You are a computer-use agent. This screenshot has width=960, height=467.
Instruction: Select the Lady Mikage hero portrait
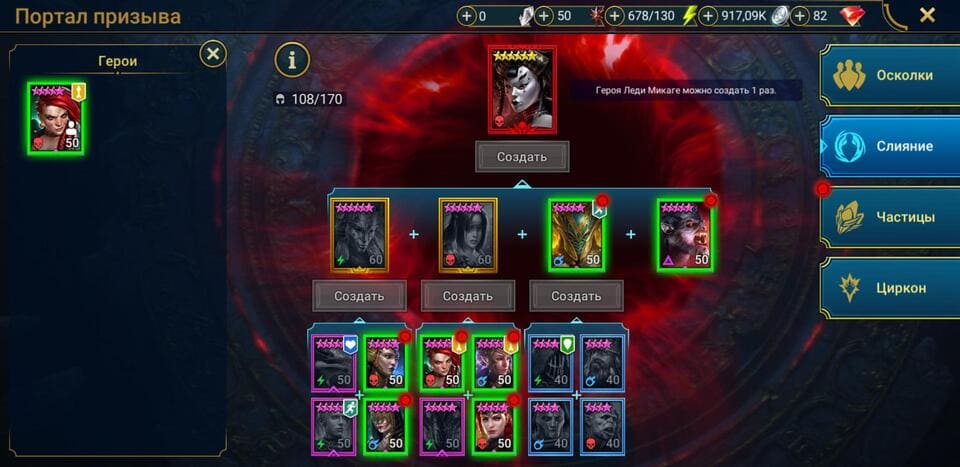pyautogui.click(x=522, y=88)
